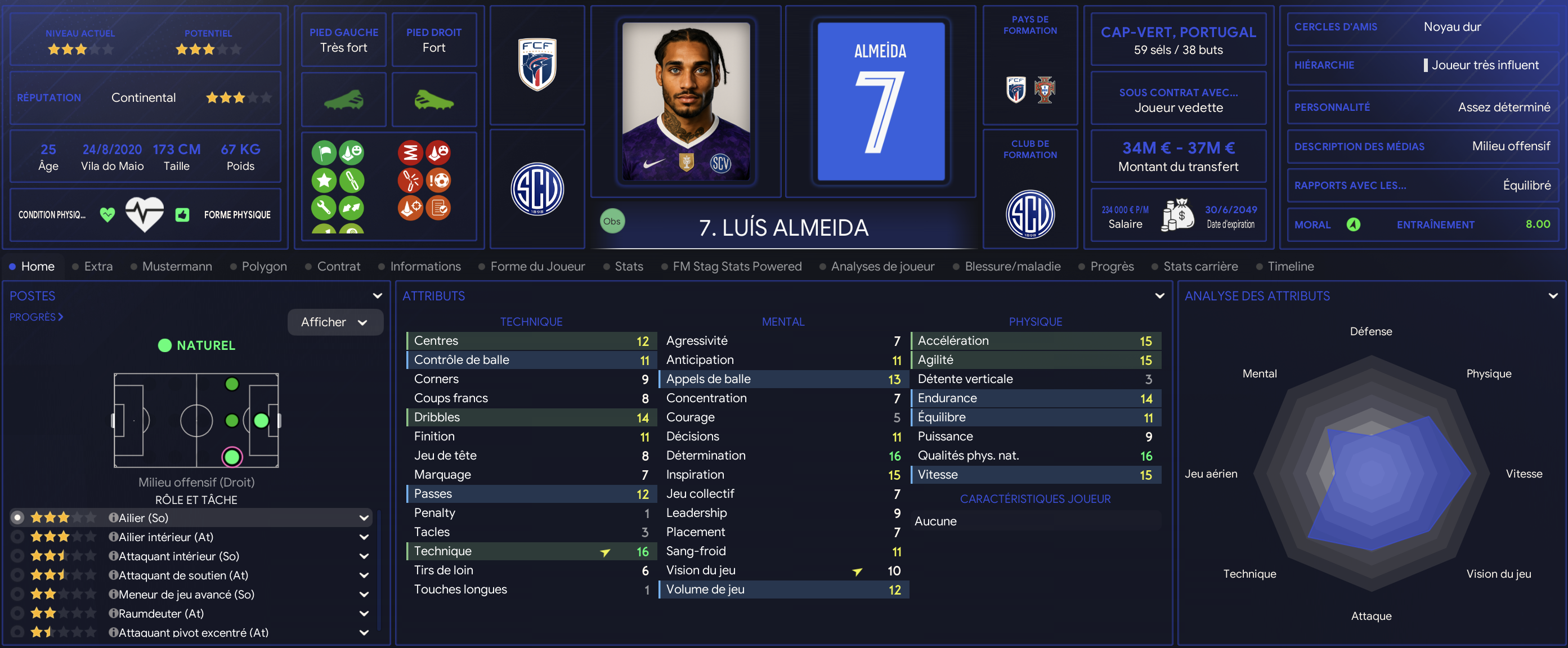Open the Contrat tab
This screenshot has width=1568, height=648.
(x=338, y=267)
